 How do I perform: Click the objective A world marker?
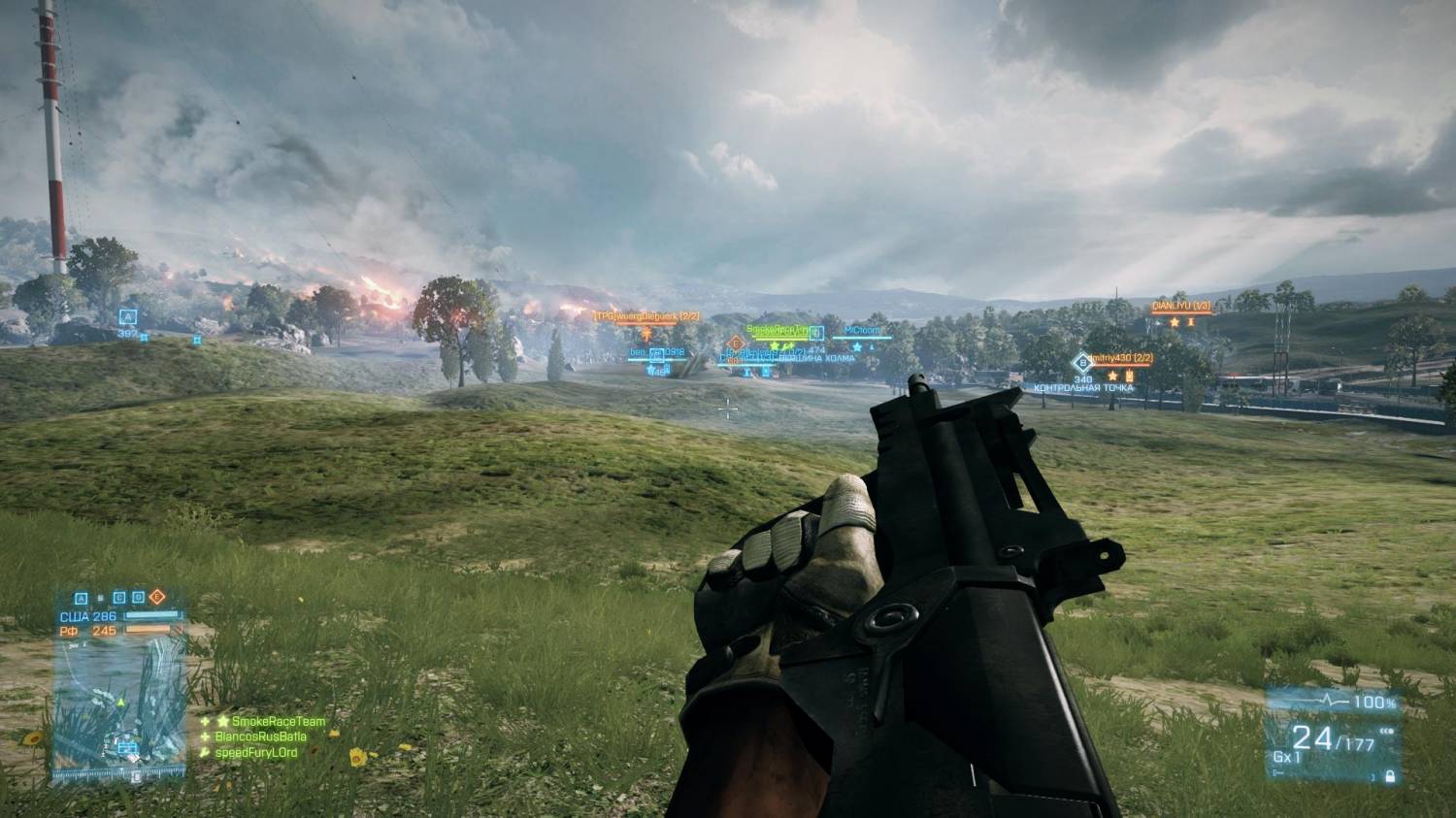pyautogui.click(x=127, y=316)
